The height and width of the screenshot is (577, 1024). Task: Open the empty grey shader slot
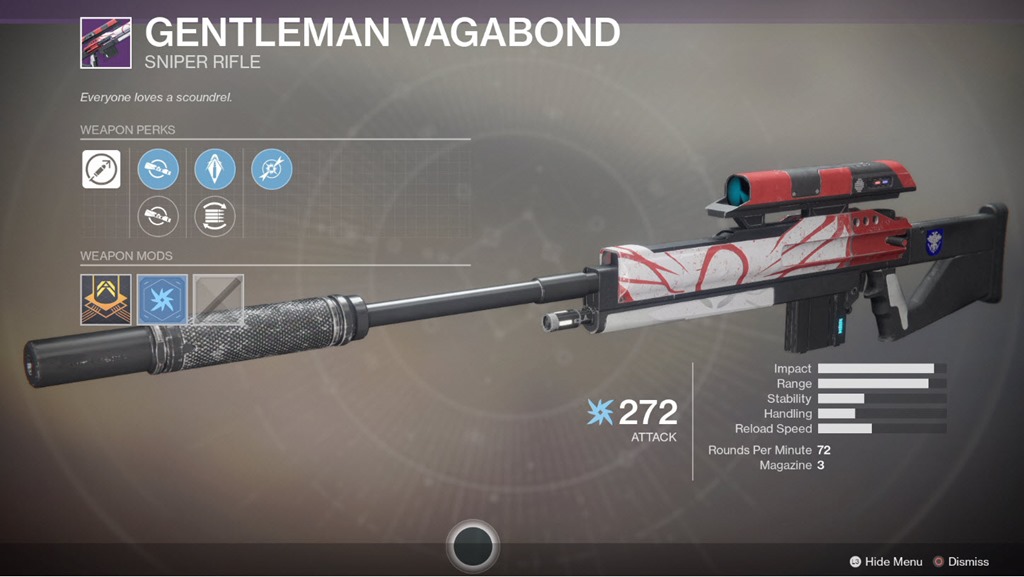click(218, 300)
